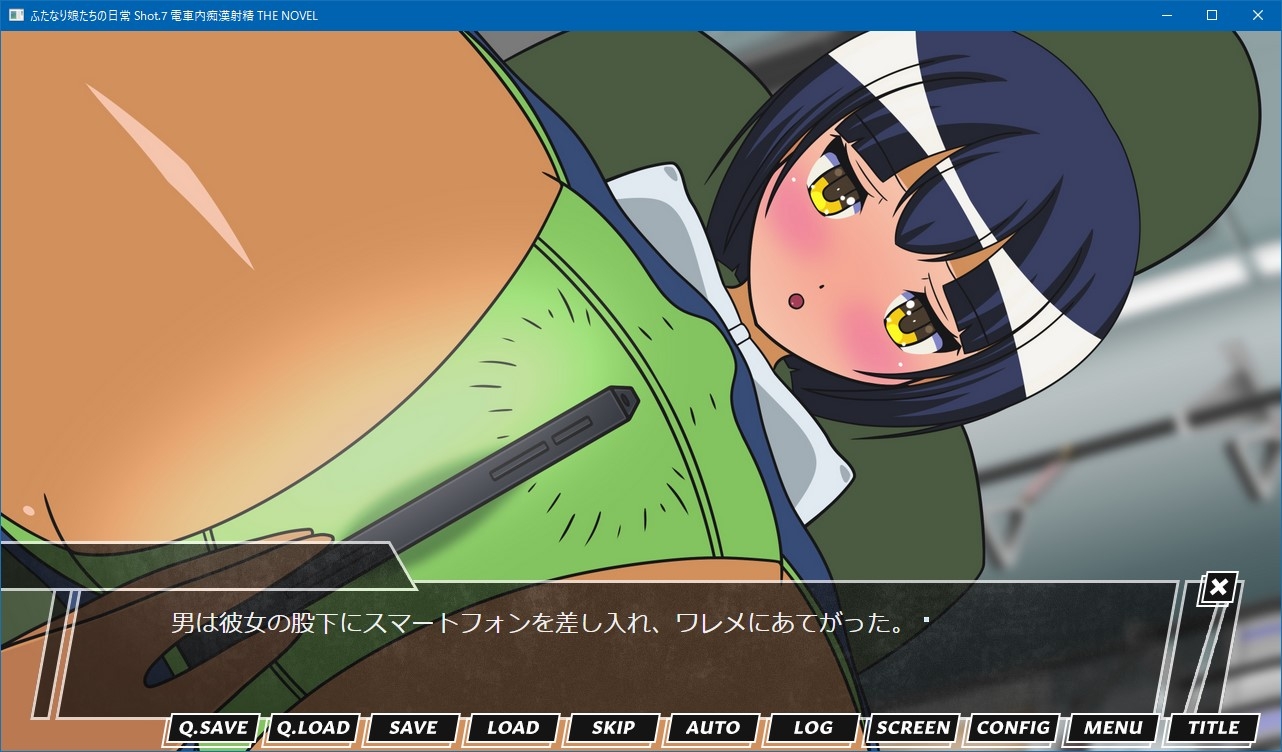
Task: Maximize the game window
Action: pos(1212,15)
